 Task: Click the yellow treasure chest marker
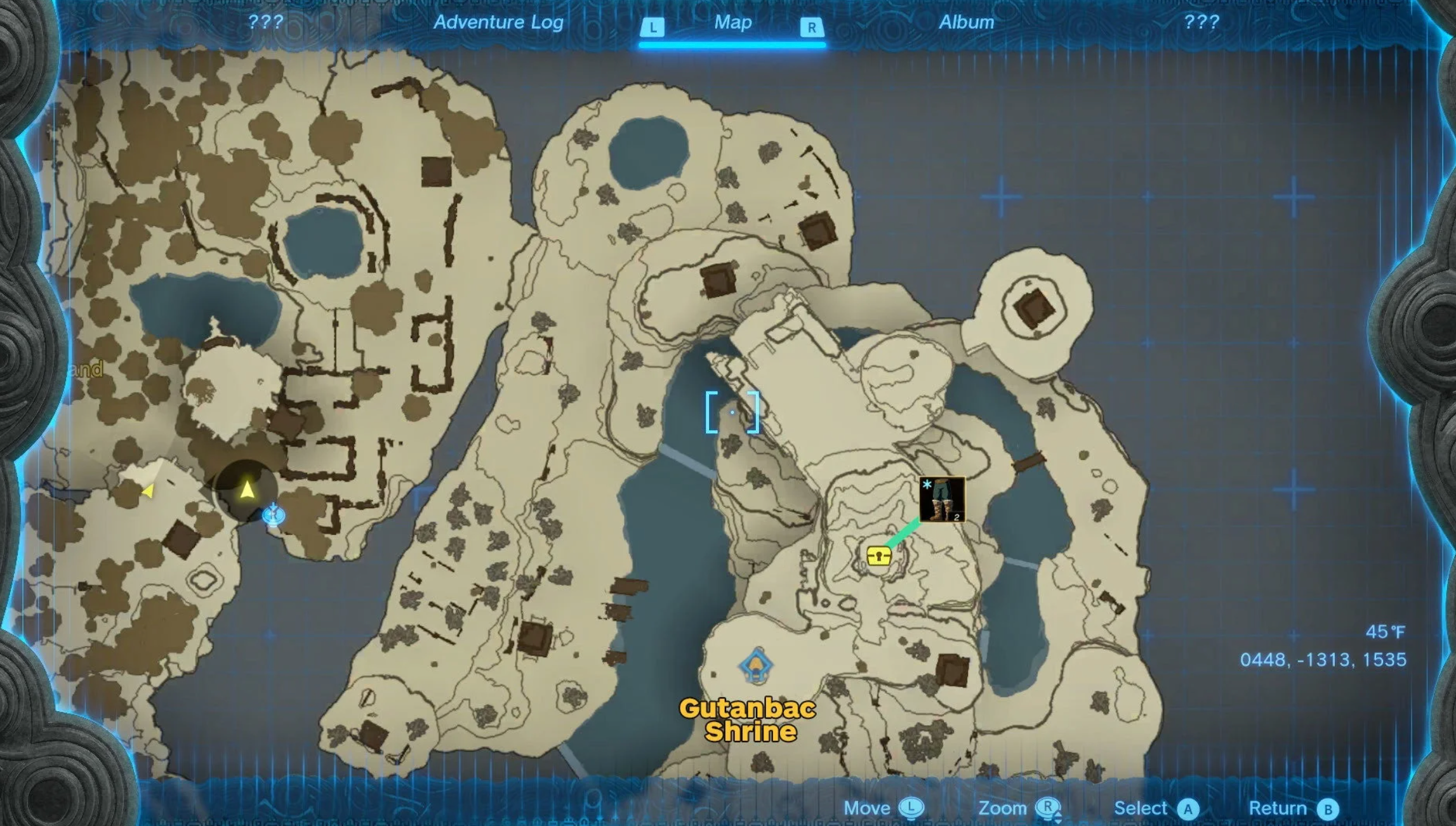(x=878, y=556)
